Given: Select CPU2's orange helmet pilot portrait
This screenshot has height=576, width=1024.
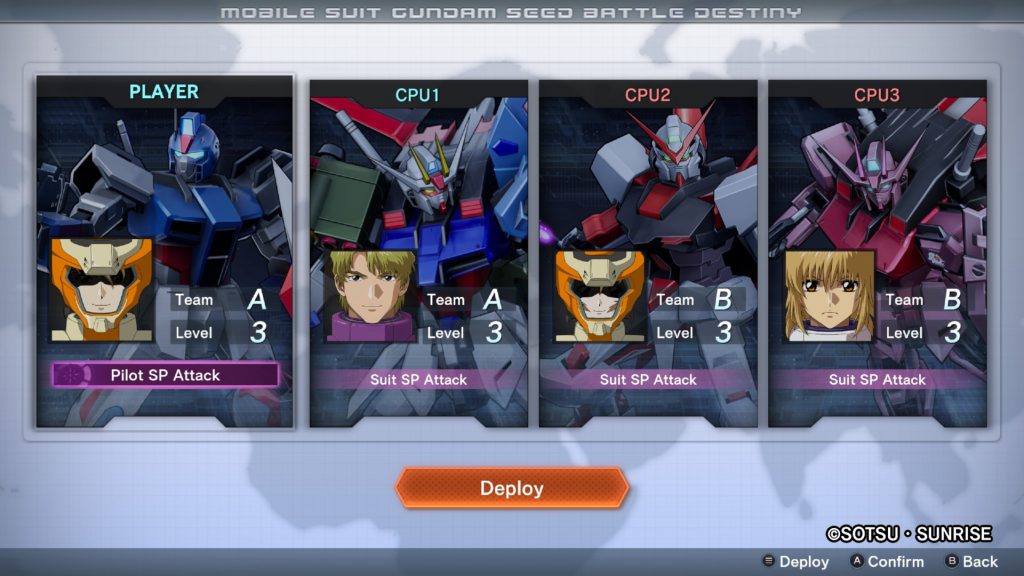Looking at the screenshot, I should pos(600,296).
